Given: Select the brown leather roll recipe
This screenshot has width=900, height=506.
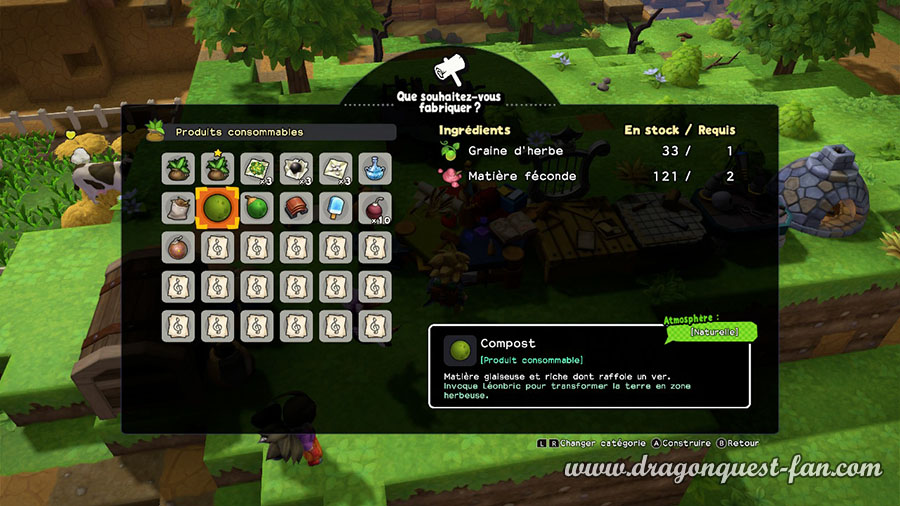Looking at the screenshot, I should click(x=296, y=208).
